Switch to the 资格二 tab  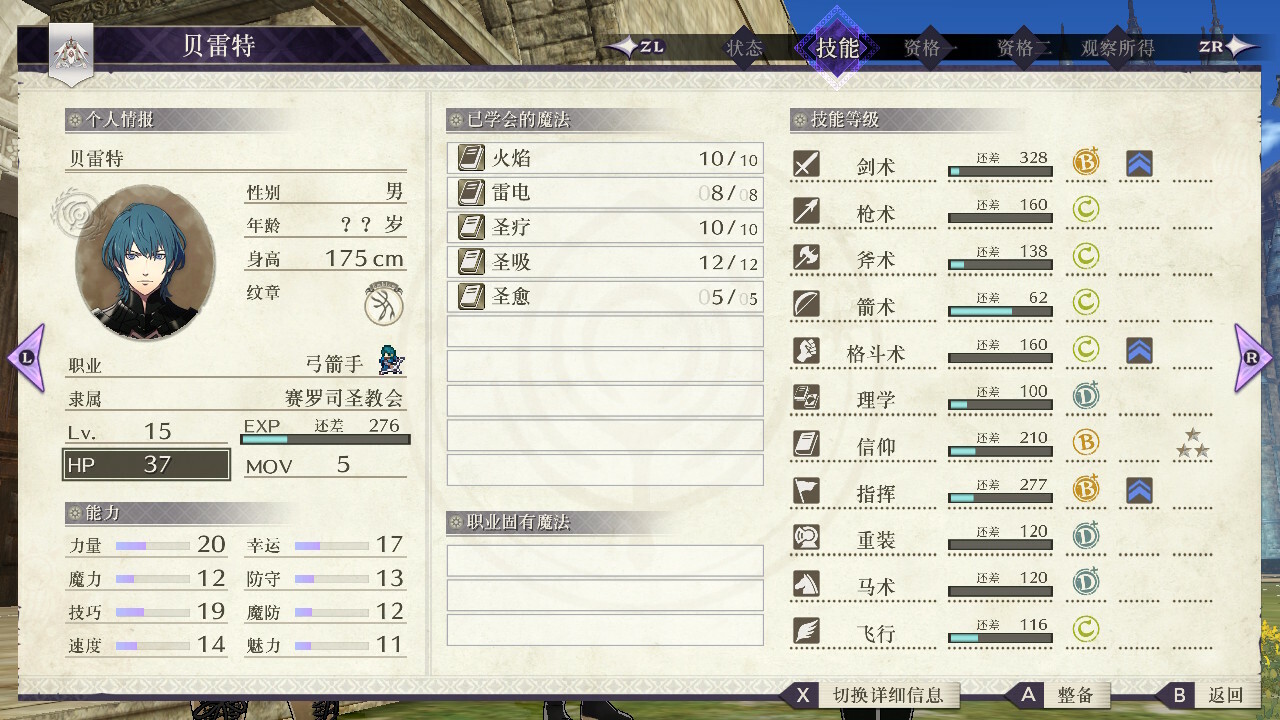click(1023, 48)
